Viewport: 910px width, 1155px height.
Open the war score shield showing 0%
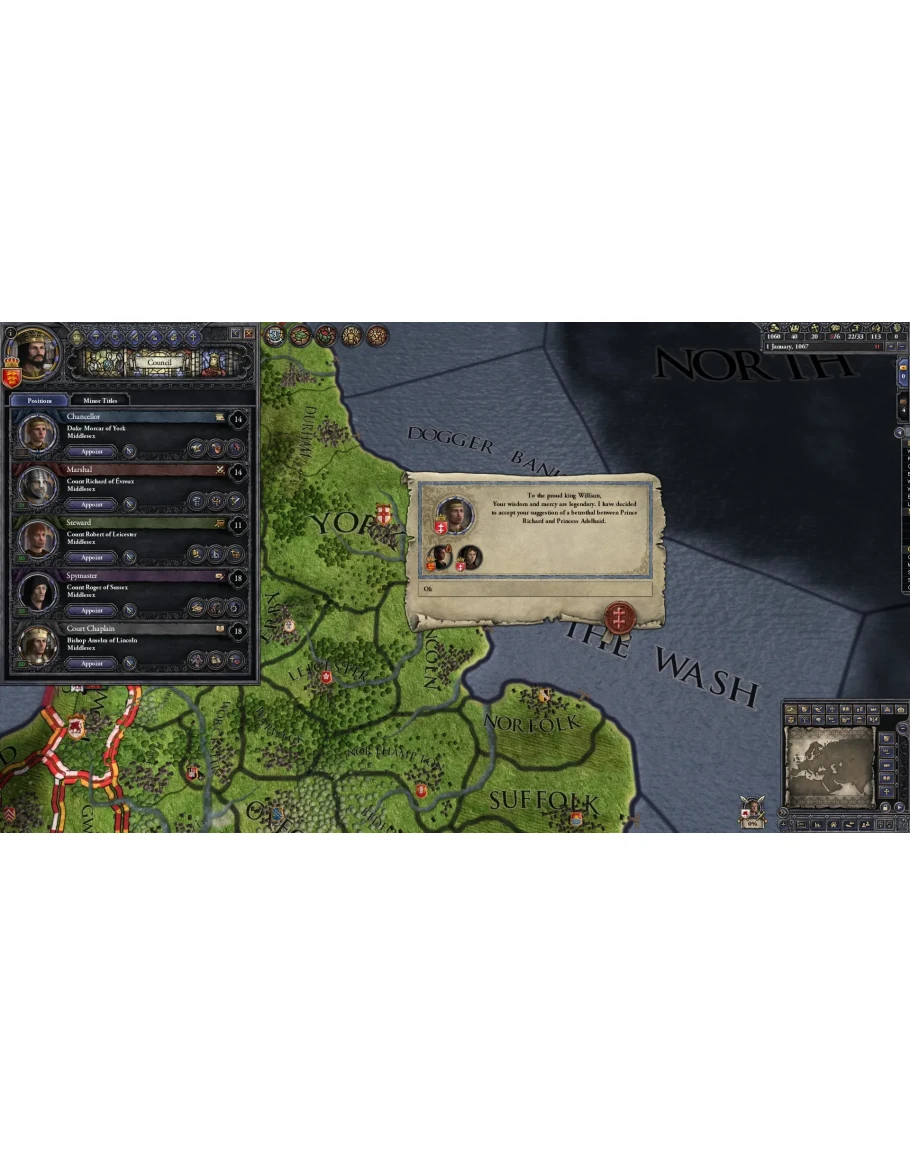[x=752, y=812]
